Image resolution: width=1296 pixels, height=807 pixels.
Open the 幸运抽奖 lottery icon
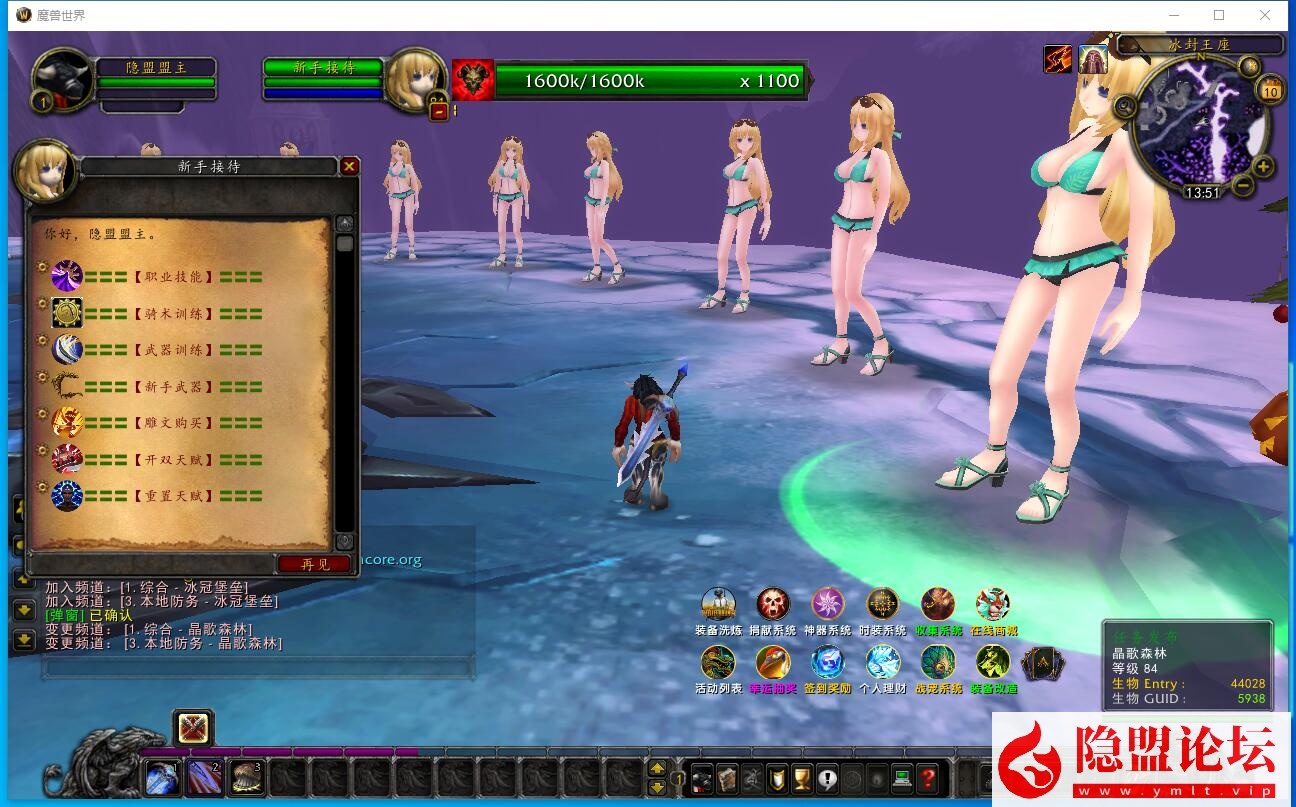click(x=773, y=662)
